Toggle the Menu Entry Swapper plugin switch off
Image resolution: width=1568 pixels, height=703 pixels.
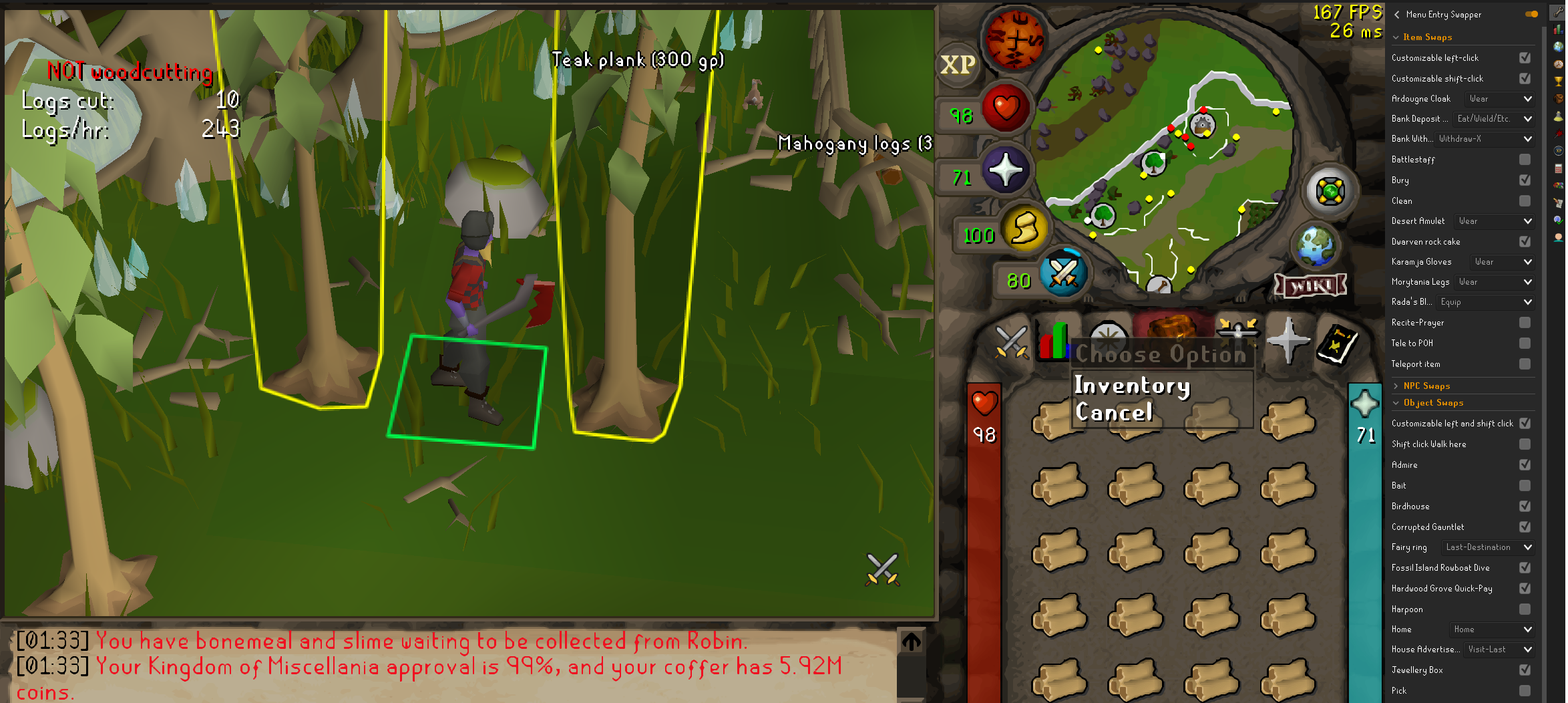tap(1529, 14)
